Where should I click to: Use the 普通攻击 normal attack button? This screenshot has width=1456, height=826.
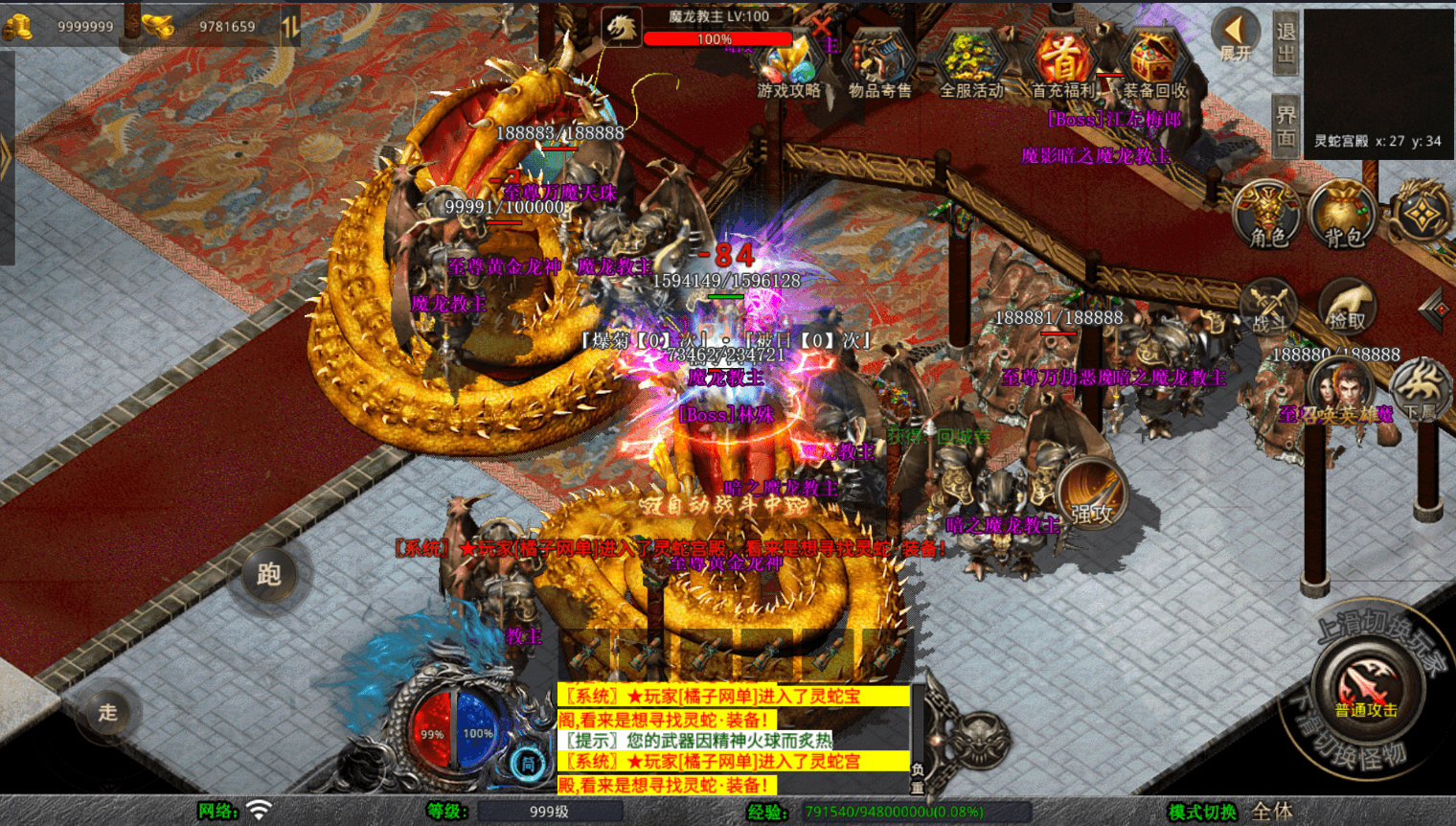click(1366, 687)
